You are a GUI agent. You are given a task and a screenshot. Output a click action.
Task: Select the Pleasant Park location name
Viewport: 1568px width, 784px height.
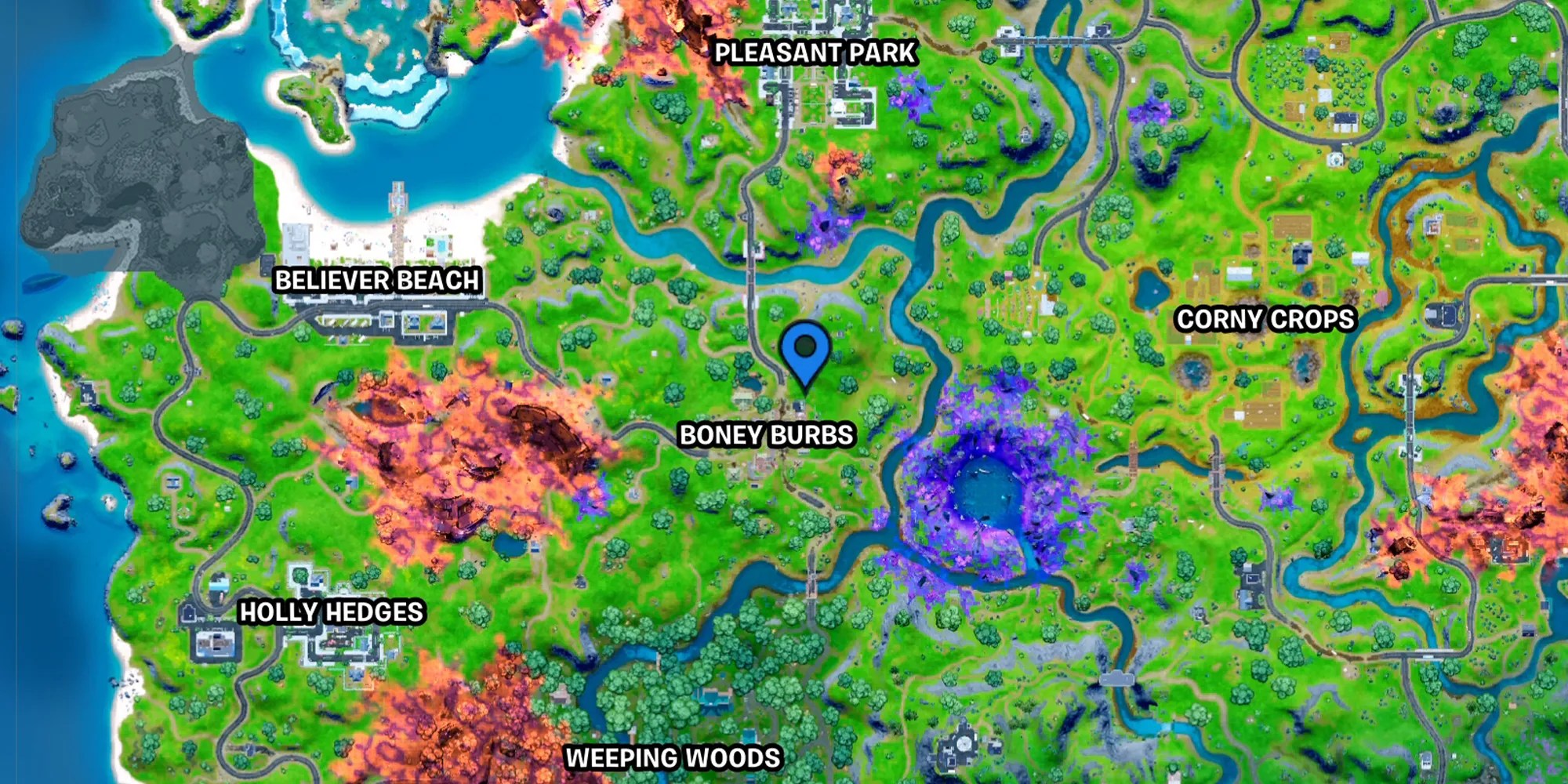click(815, 53)
